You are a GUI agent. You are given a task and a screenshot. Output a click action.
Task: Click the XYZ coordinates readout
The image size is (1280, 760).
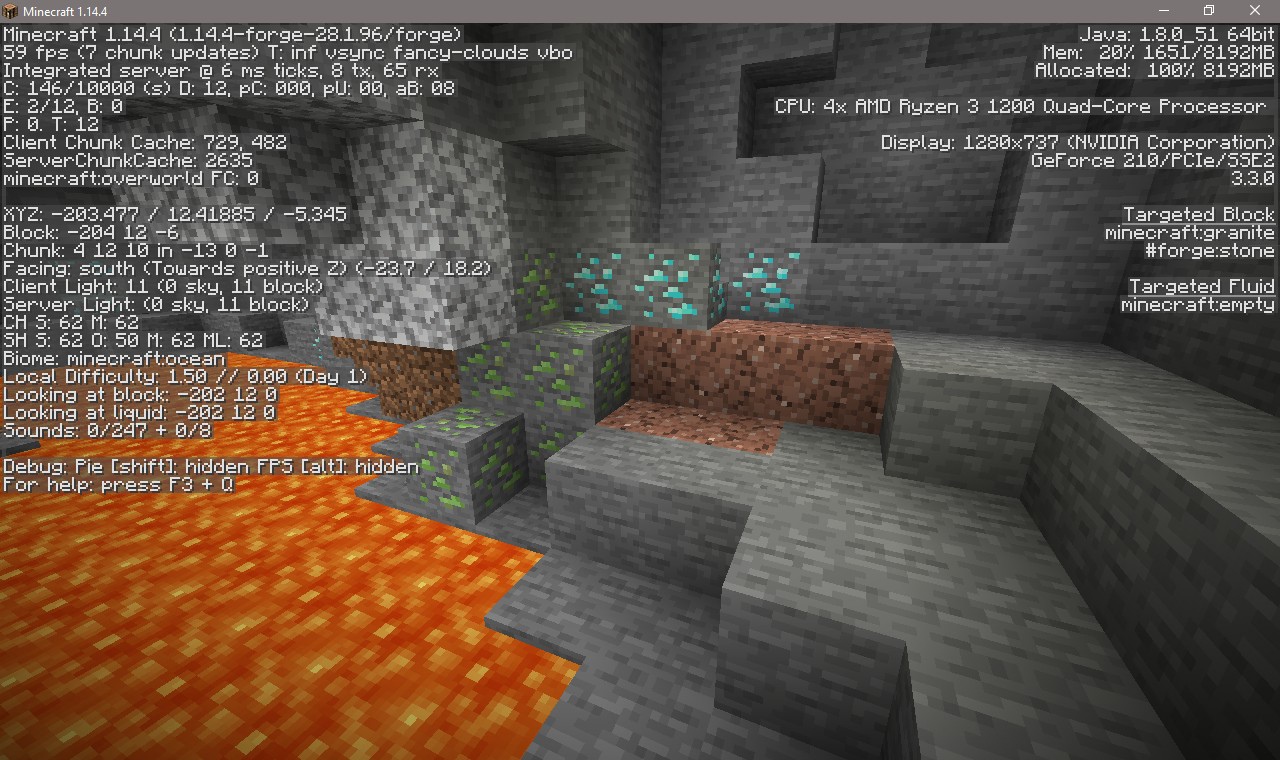pos(175,214)
